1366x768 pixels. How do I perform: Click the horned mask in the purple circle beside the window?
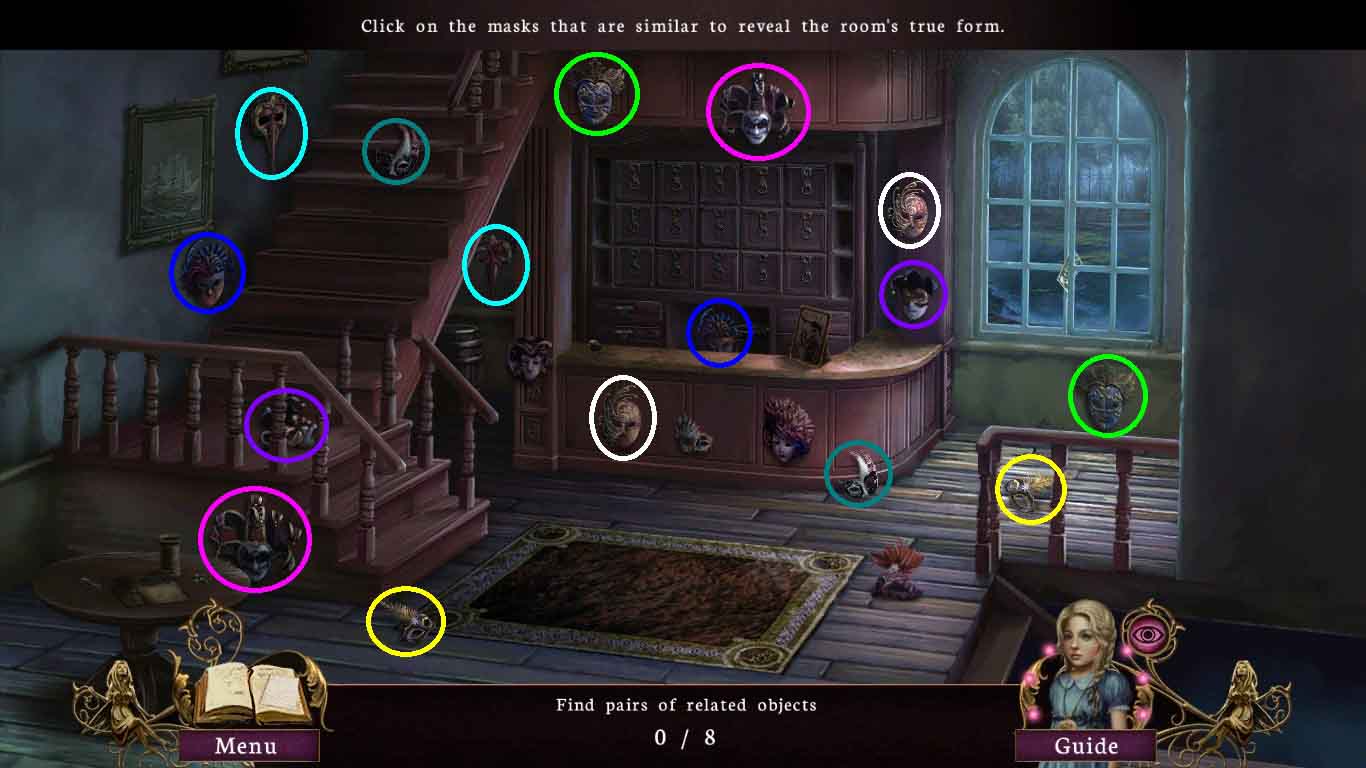[913, 295]
